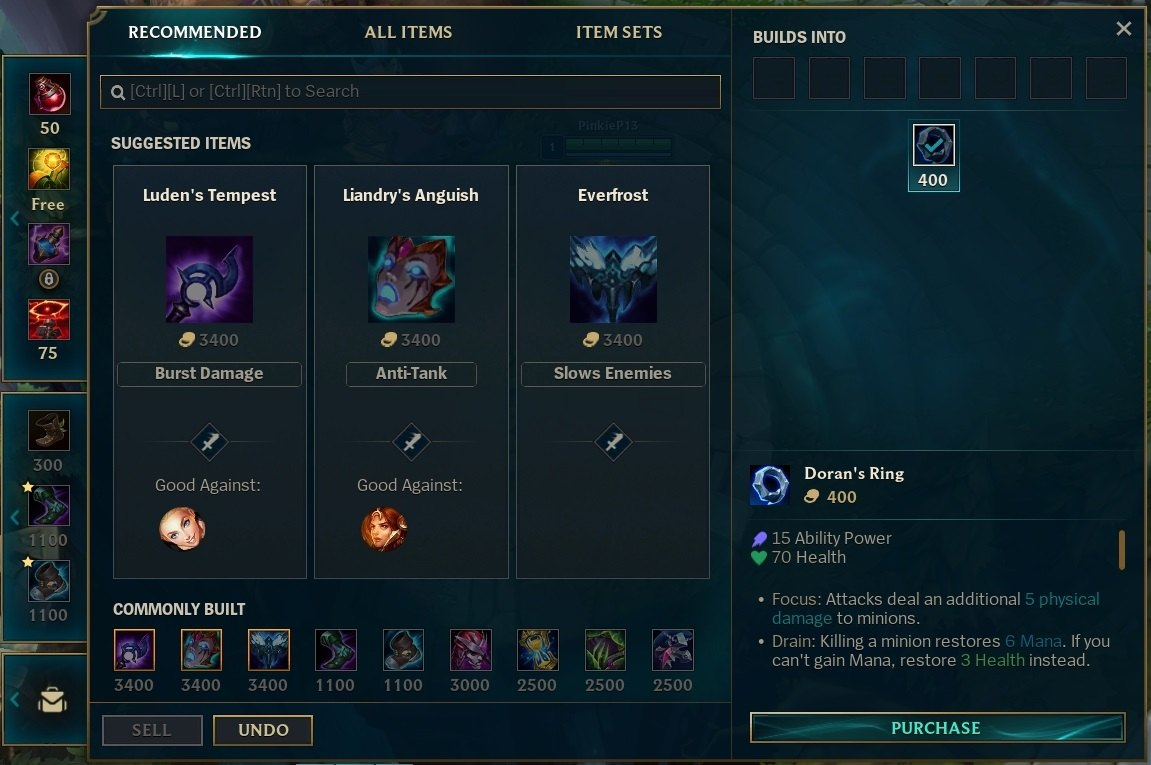Select the 3000 gold commonly built item
1151x765 pixels.
(x=470, y=650)
